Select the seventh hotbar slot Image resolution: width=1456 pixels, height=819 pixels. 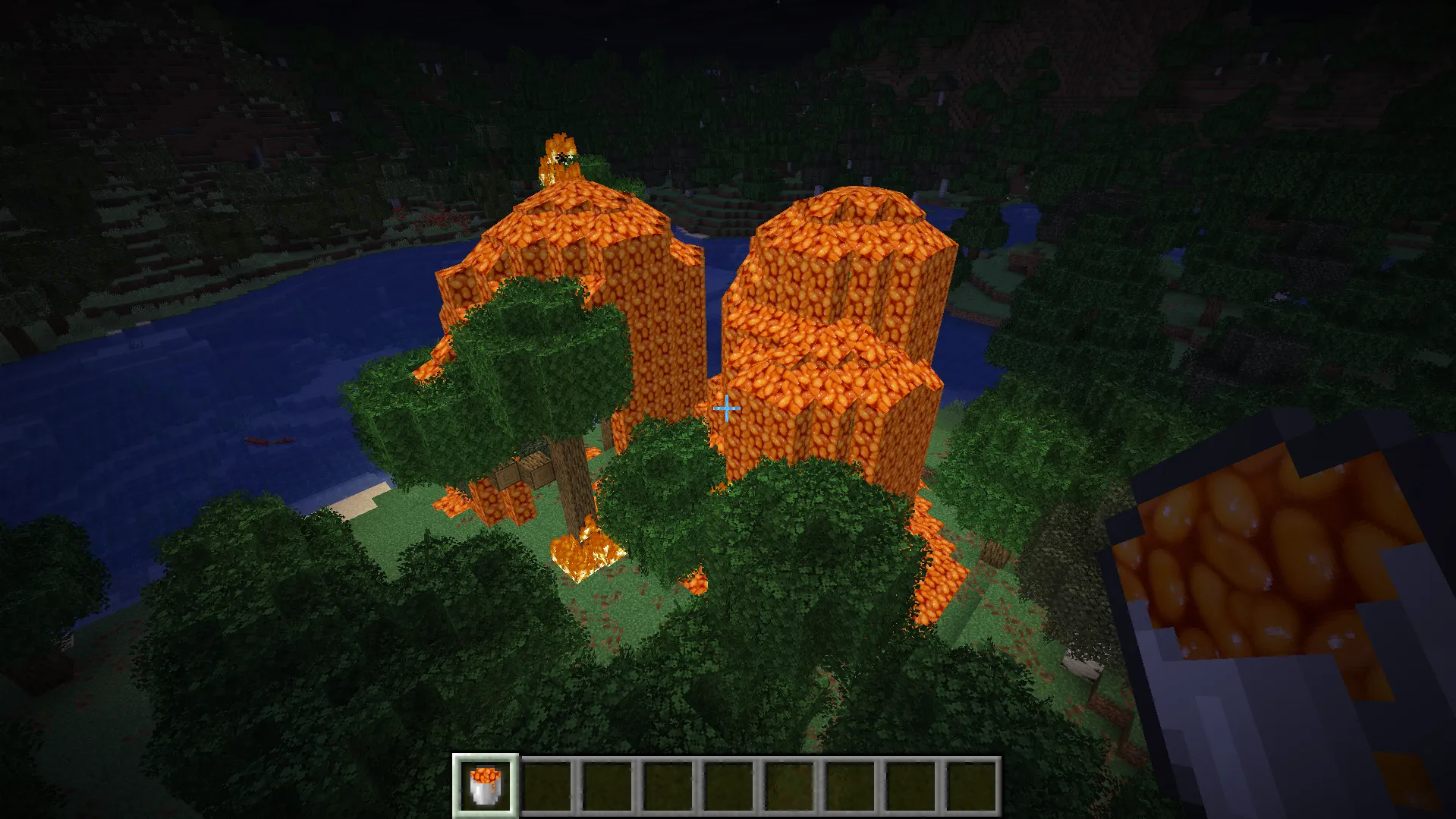tap(850, 787)
